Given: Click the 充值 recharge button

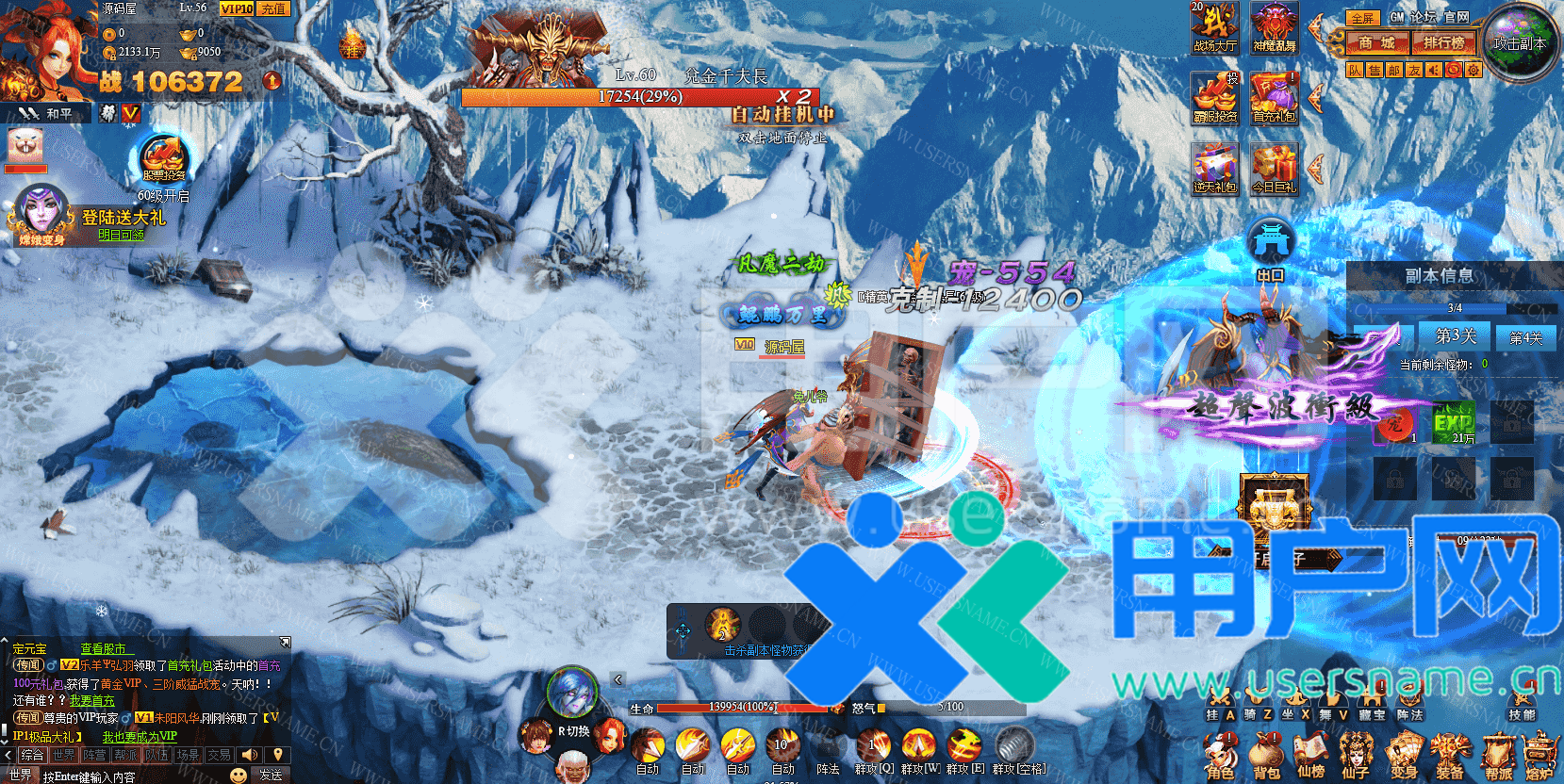Looking at the screenshot, I should point(273,8).
